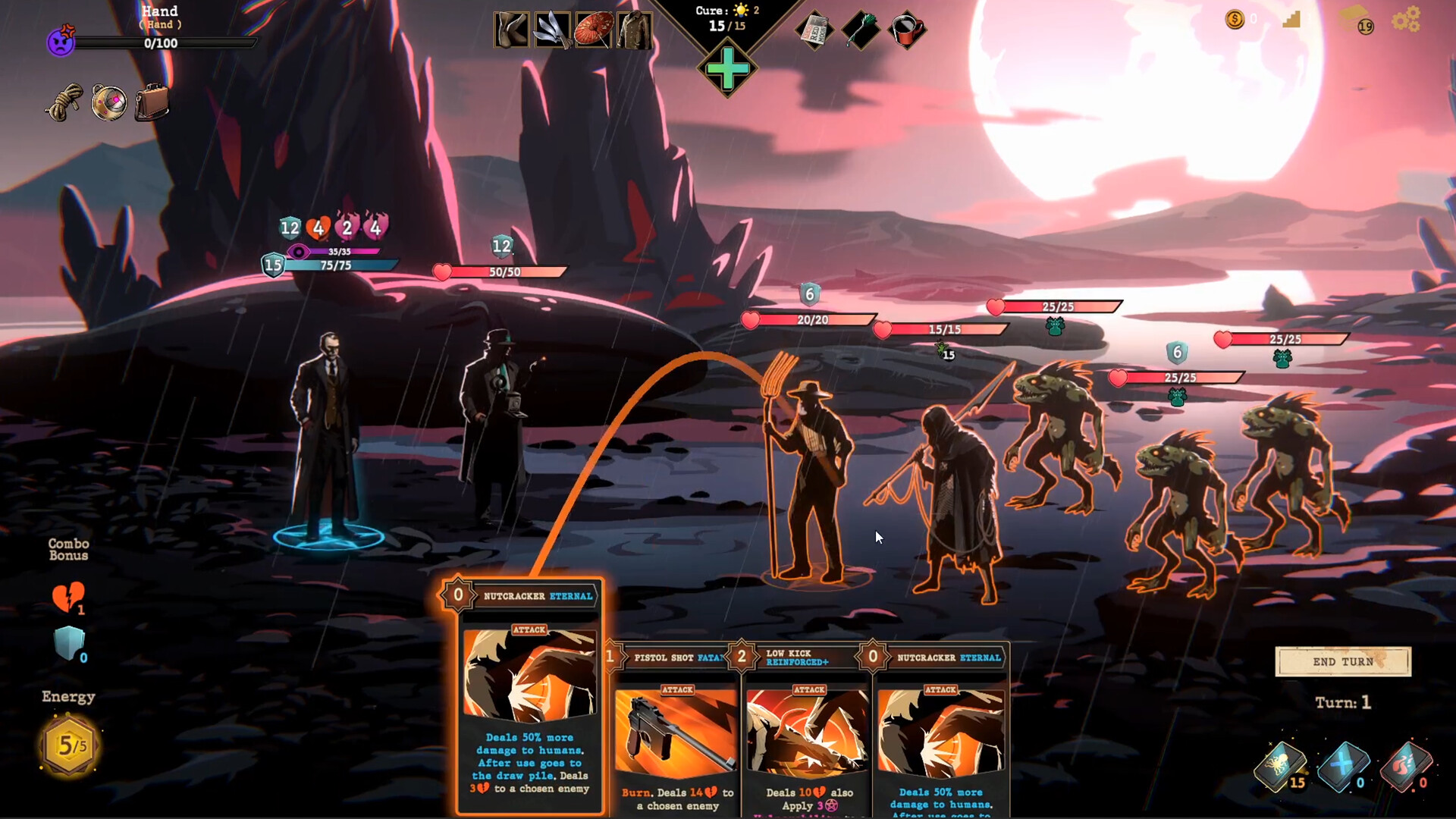This screenshot has width=1456, height=819.
Task: Select the rope relic icon
Action: click(x=64, y=102)
